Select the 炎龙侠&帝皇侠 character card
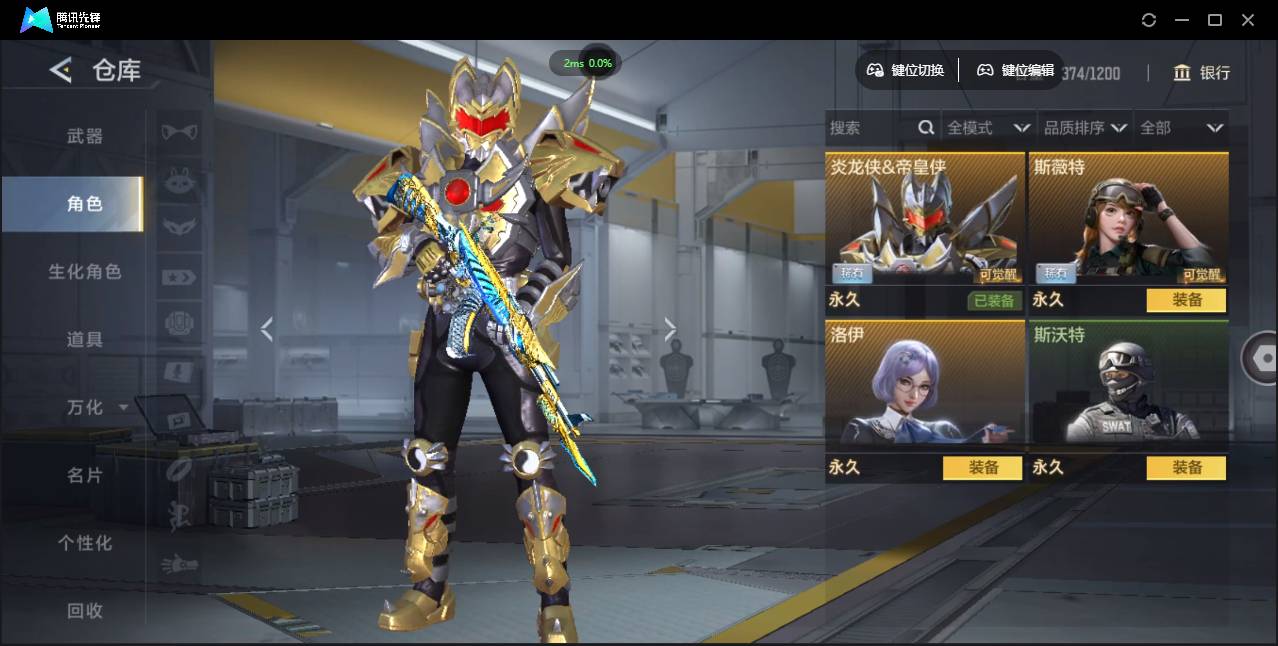Image resolution: width=1278 pixels, height=646 pixels. 924,220
